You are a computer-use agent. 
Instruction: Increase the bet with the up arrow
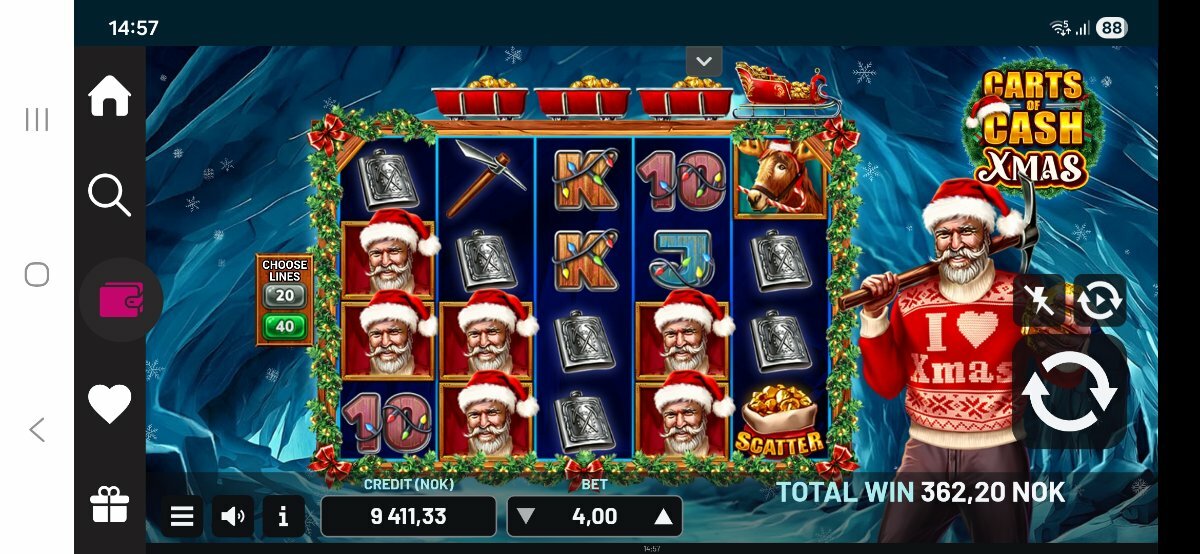click(662, 517)
